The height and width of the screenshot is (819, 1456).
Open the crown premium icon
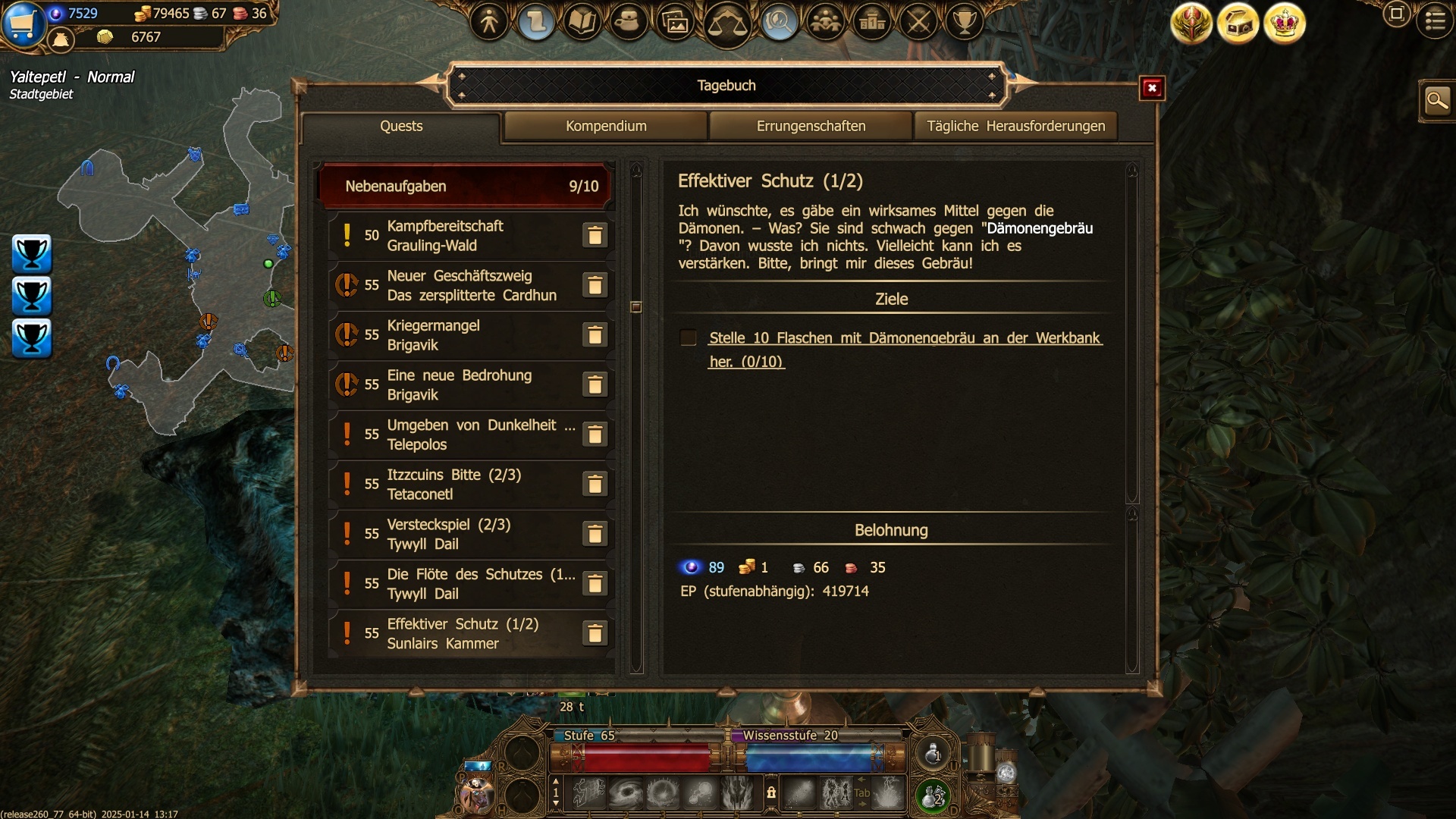[1284, 24]
